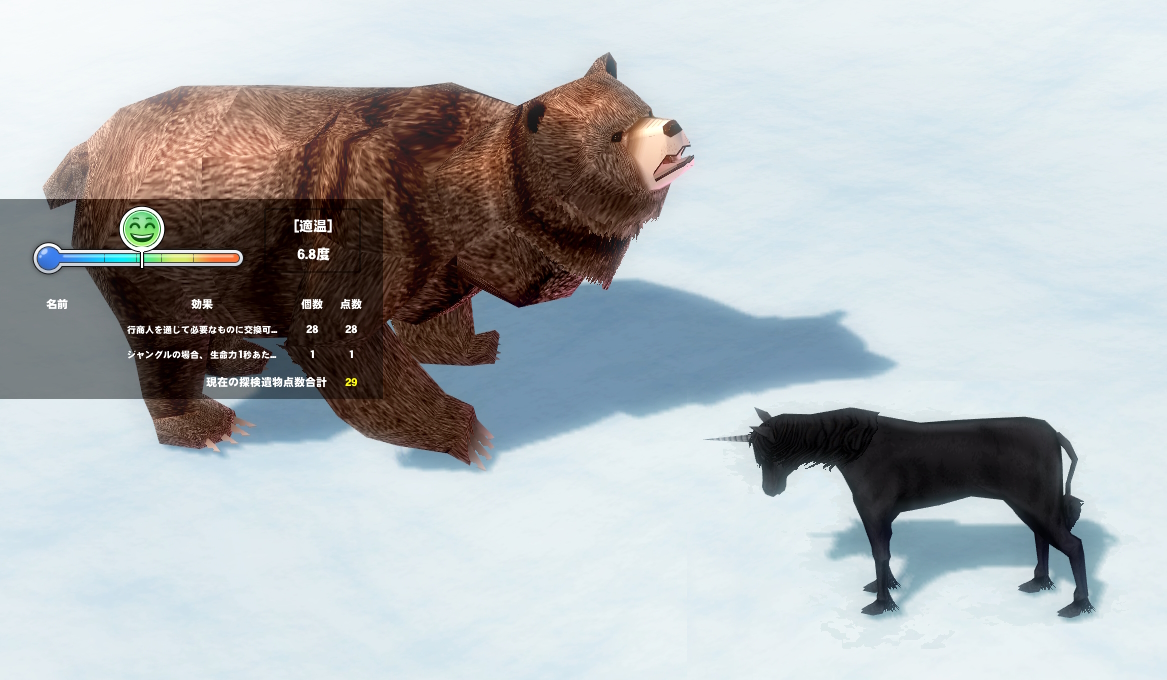This screenshot has width=1167, height=680.
Task: Select the jungle life-force relic row
Action: tap(202, 355)
